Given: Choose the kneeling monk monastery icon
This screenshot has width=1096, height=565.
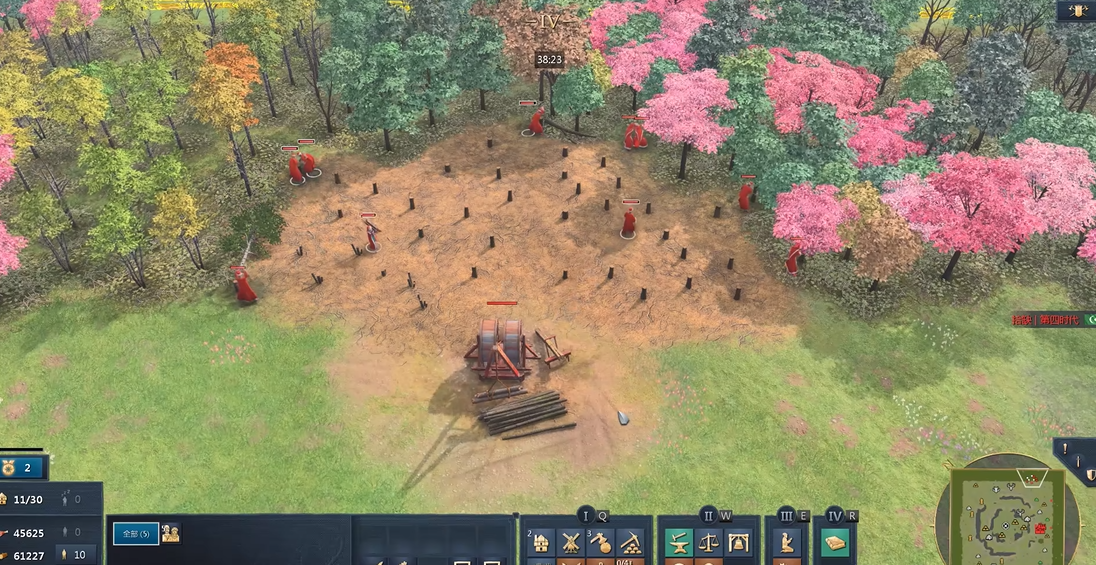Looking at the screenshot, I should [787, 543].
